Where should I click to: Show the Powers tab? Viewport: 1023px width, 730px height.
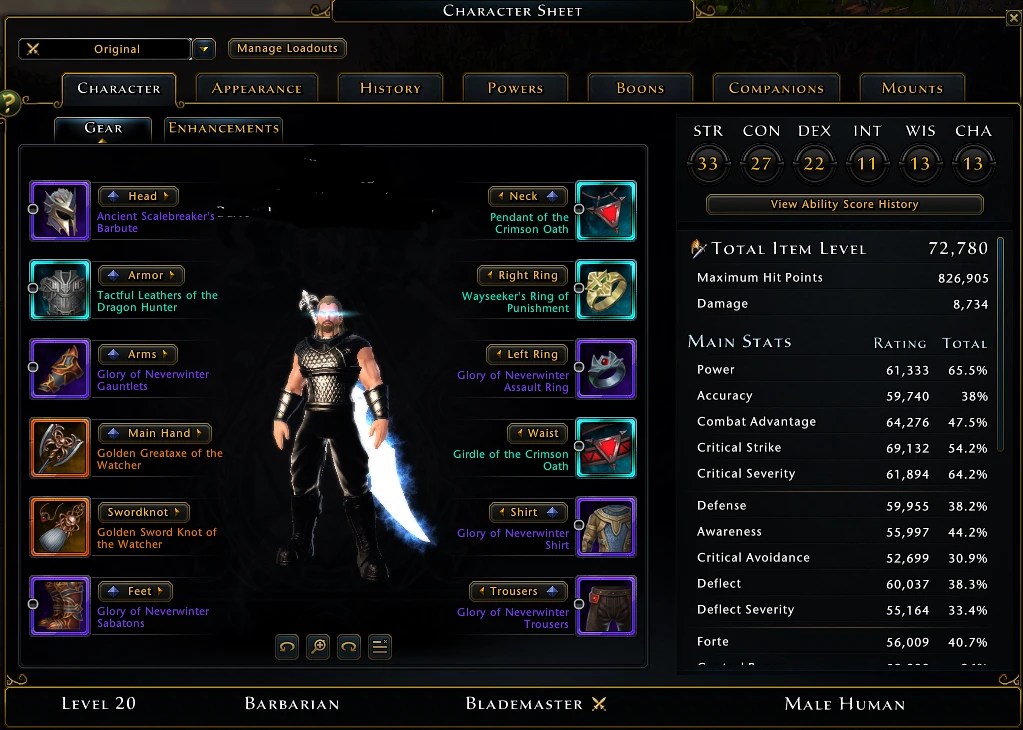515,88
